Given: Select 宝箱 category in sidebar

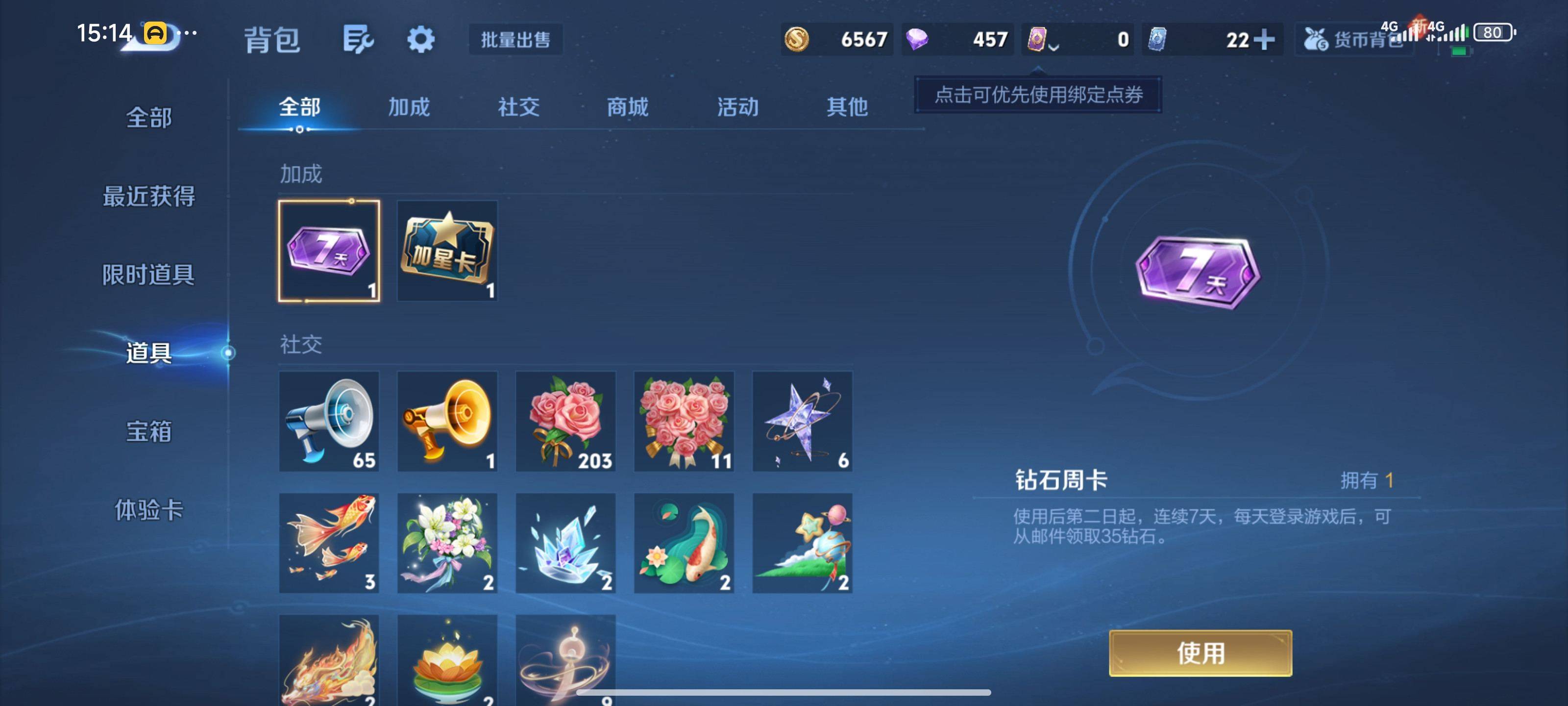Looking at the screenshot, I should [150, 431].
